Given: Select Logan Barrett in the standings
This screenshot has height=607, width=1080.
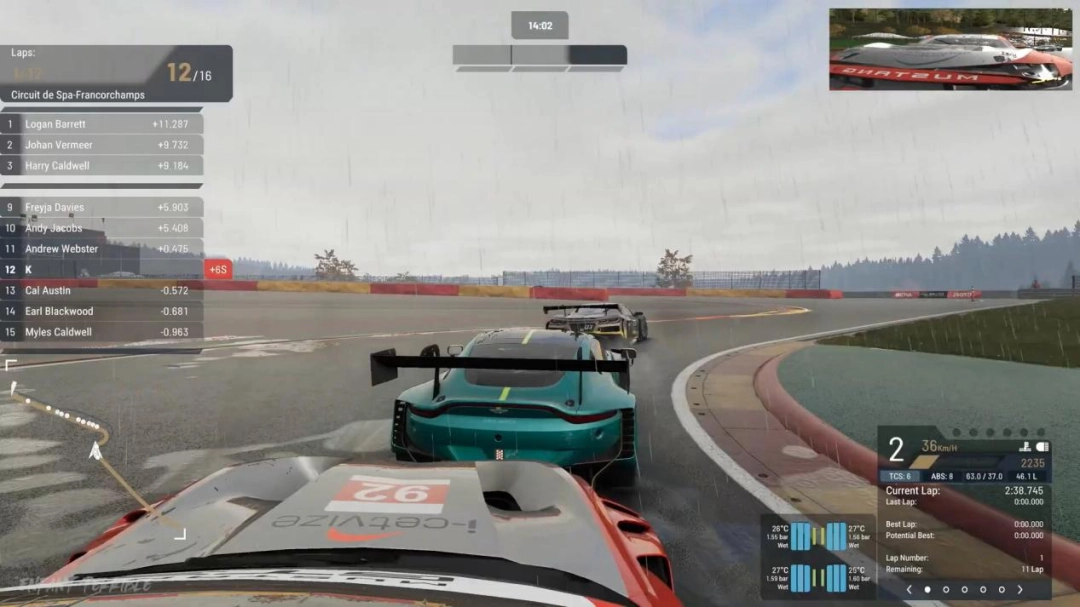Looking at the screenshot, I should (101, 124).
